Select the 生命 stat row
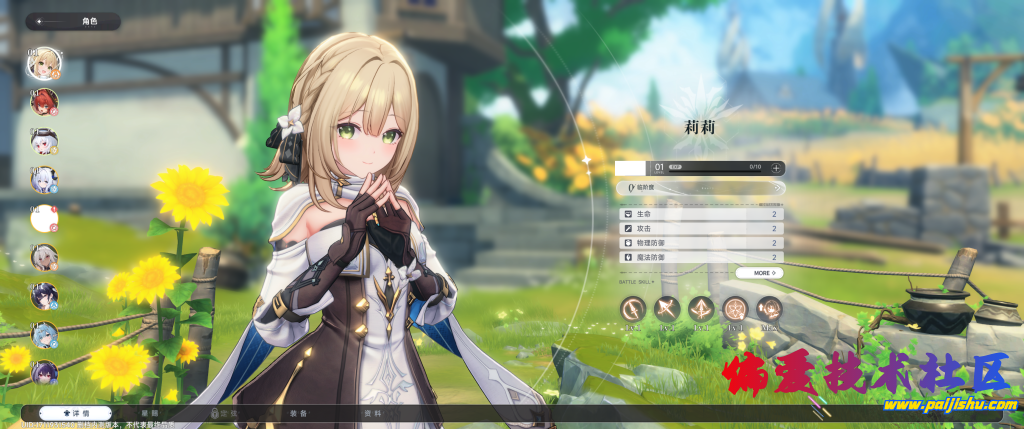This screenshot has height=429, width=1024. (699, 214)
